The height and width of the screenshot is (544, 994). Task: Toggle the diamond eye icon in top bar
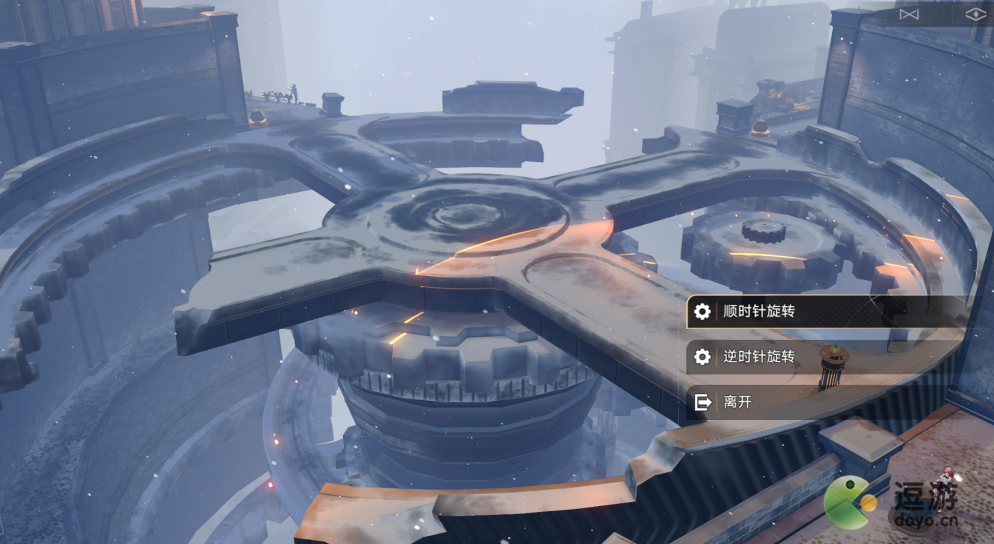[975, 14]
